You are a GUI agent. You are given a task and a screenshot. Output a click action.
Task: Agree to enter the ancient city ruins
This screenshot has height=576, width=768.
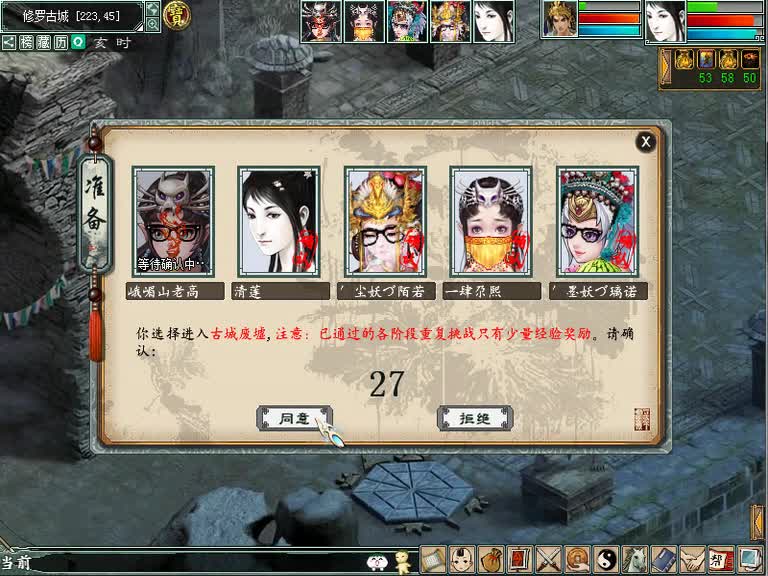click(x=293, y=418)
